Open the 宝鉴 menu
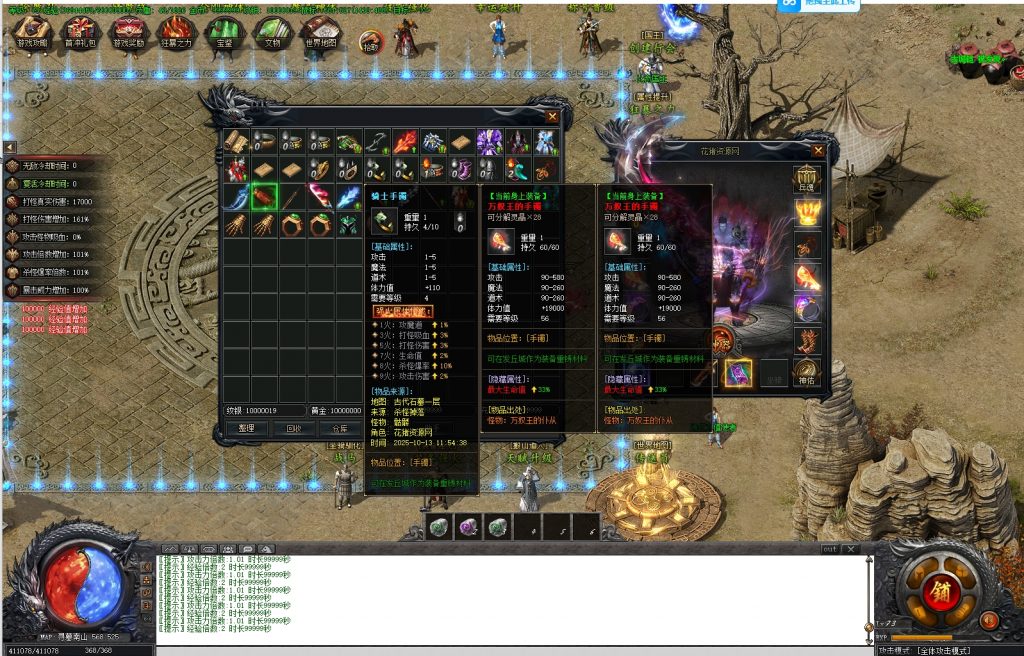Screen dimensions: 1024x656 pyautogui.click(x=223, y=33)
